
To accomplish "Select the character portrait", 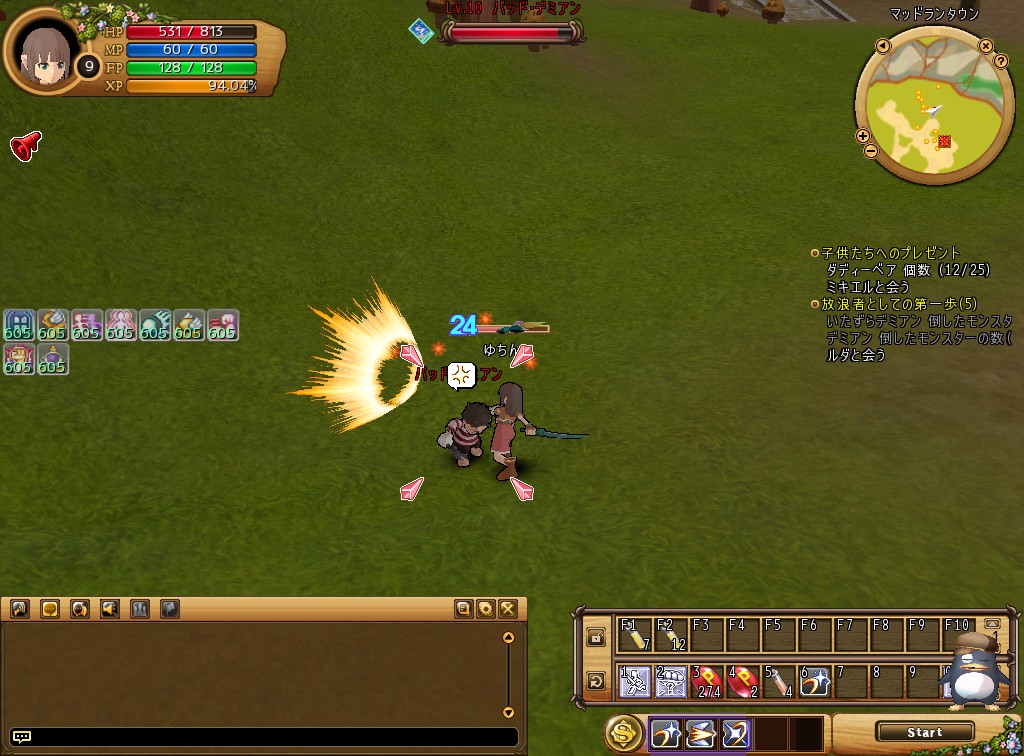I will (46, 51).
